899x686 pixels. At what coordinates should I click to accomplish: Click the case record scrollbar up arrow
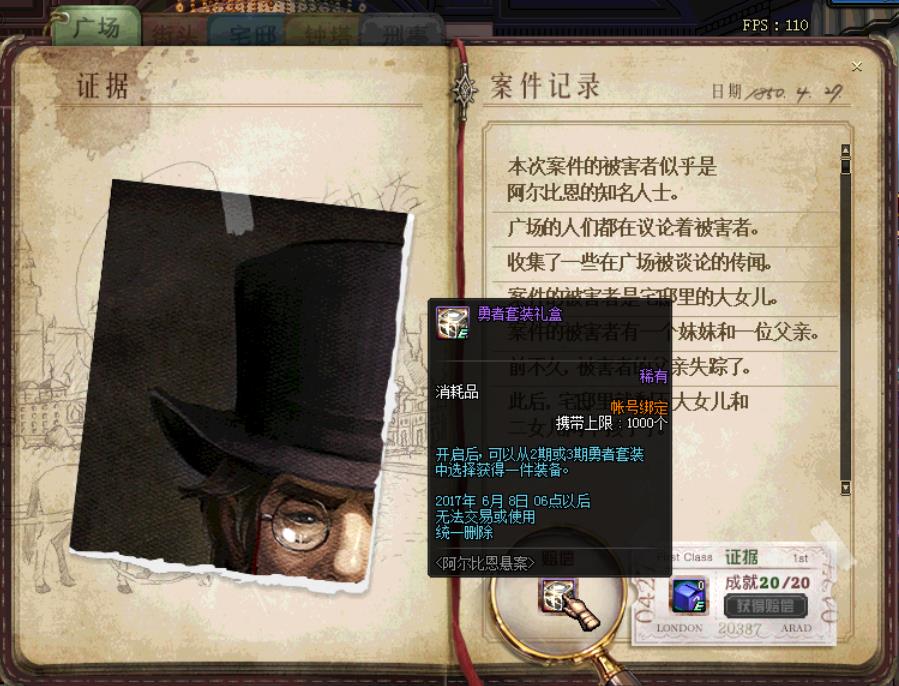845,152
